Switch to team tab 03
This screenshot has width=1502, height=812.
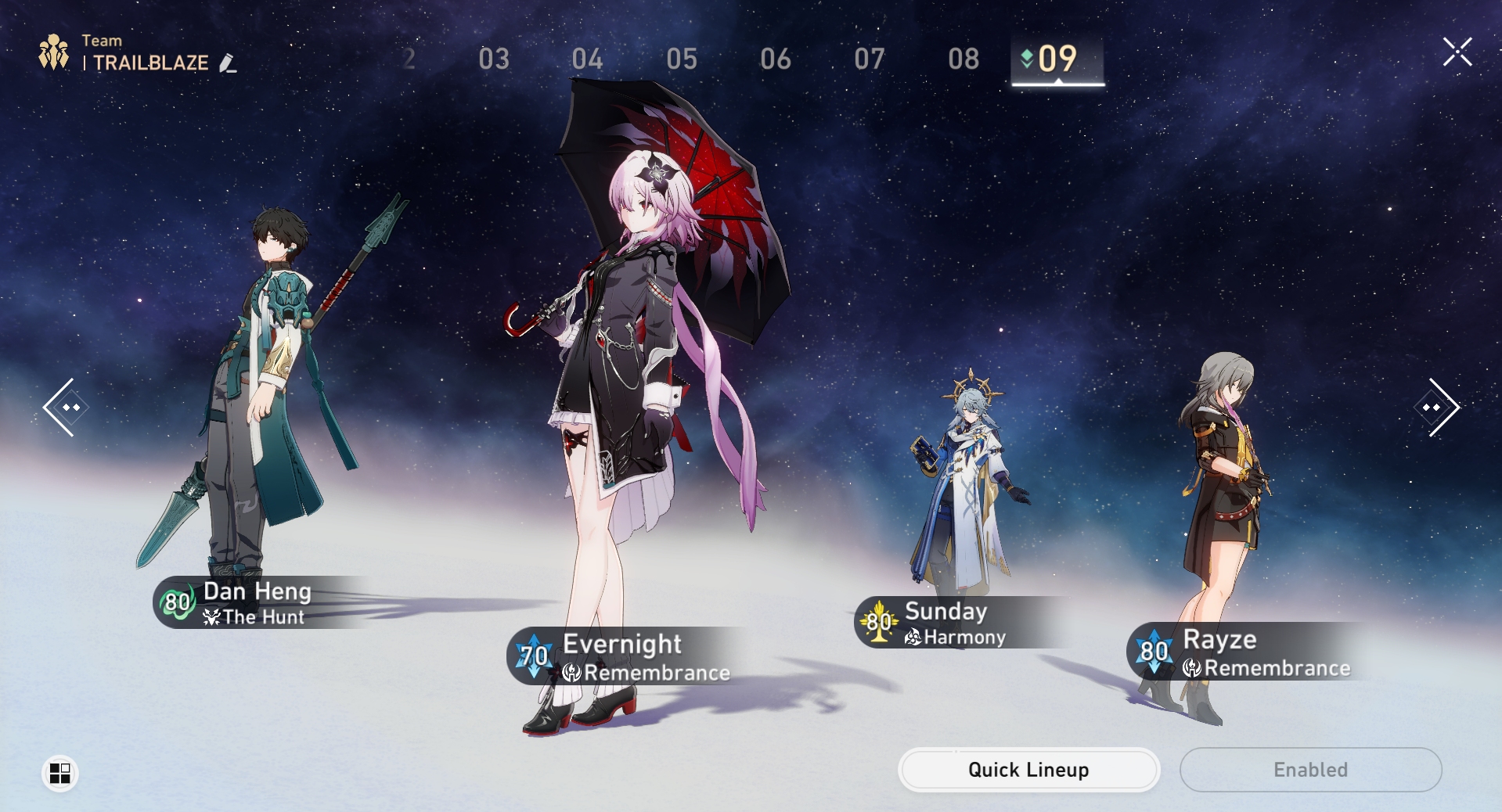pyautogui.click(x=494, y=59)
